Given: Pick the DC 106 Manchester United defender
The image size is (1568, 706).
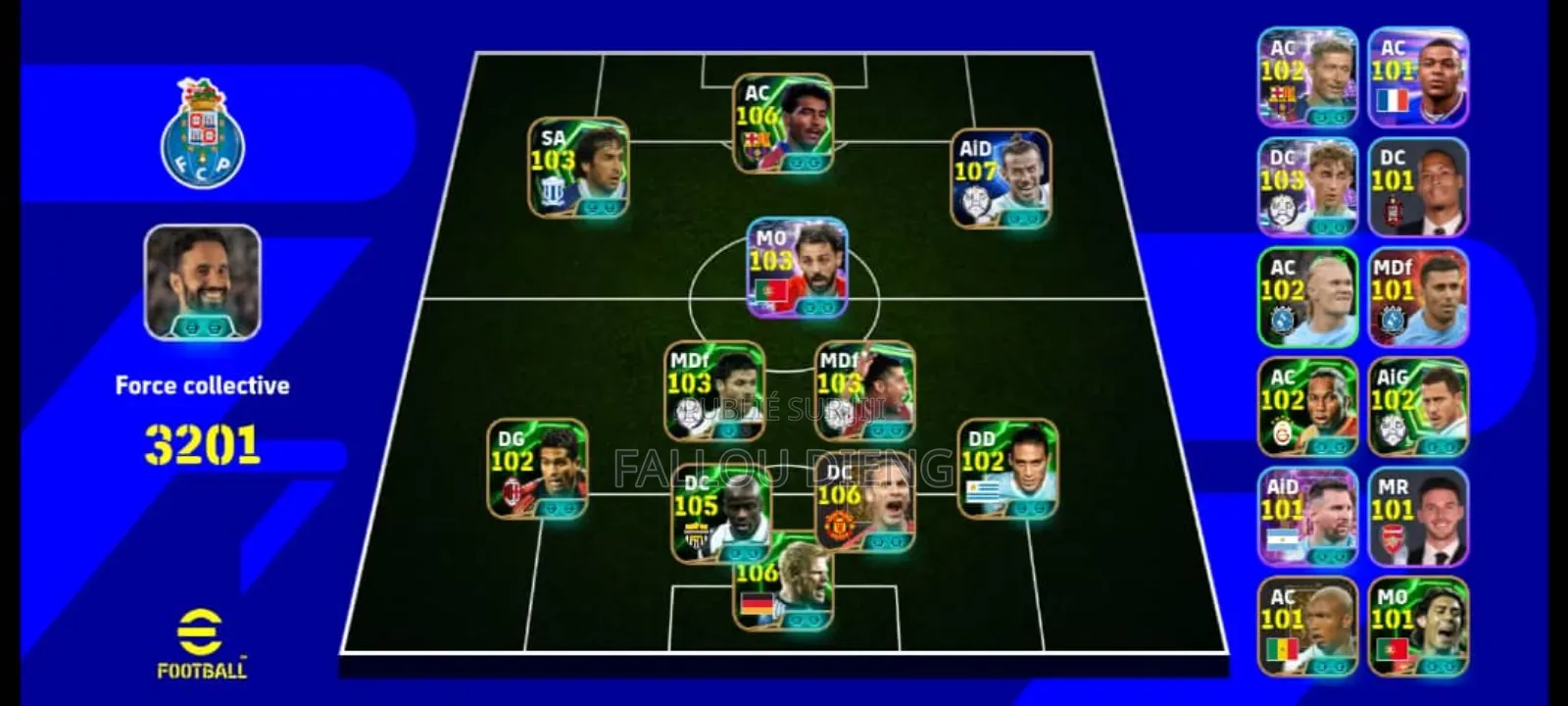Looking at the screenshot, I should click(865, 504).
